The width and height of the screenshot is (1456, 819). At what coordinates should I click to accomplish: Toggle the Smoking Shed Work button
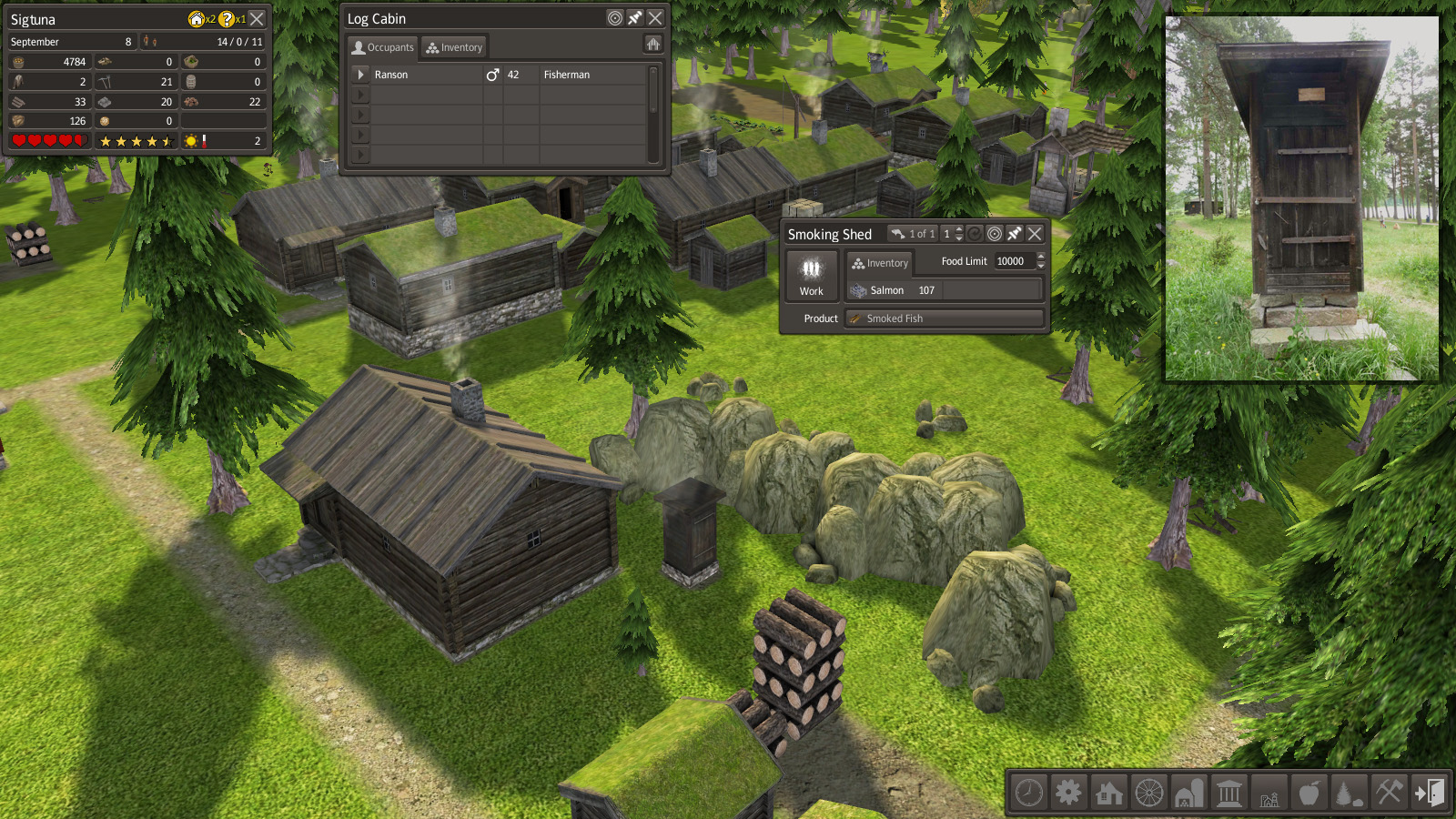tap(811, 276)
